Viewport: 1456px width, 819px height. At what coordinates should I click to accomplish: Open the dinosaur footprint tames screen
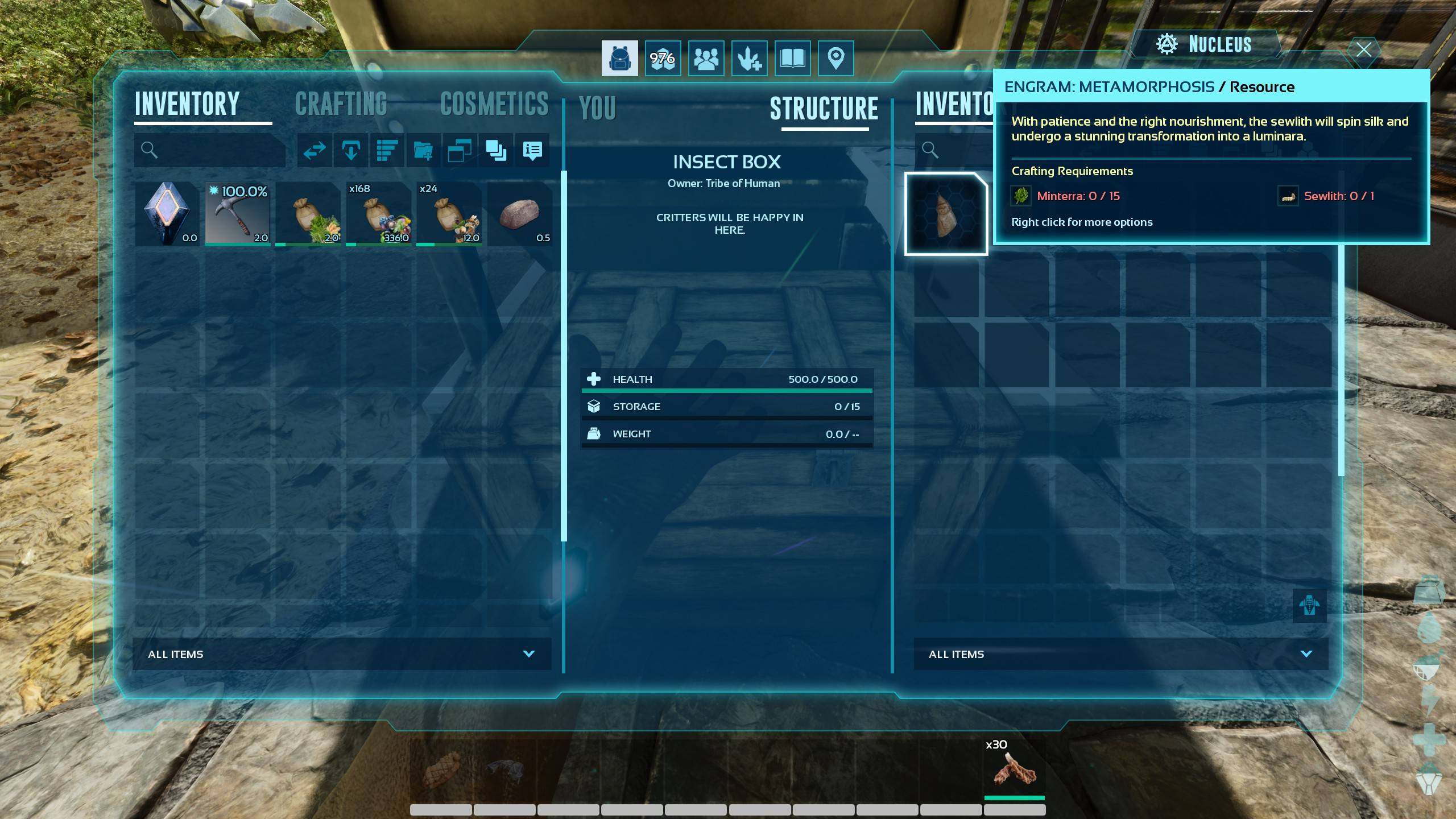749,58
